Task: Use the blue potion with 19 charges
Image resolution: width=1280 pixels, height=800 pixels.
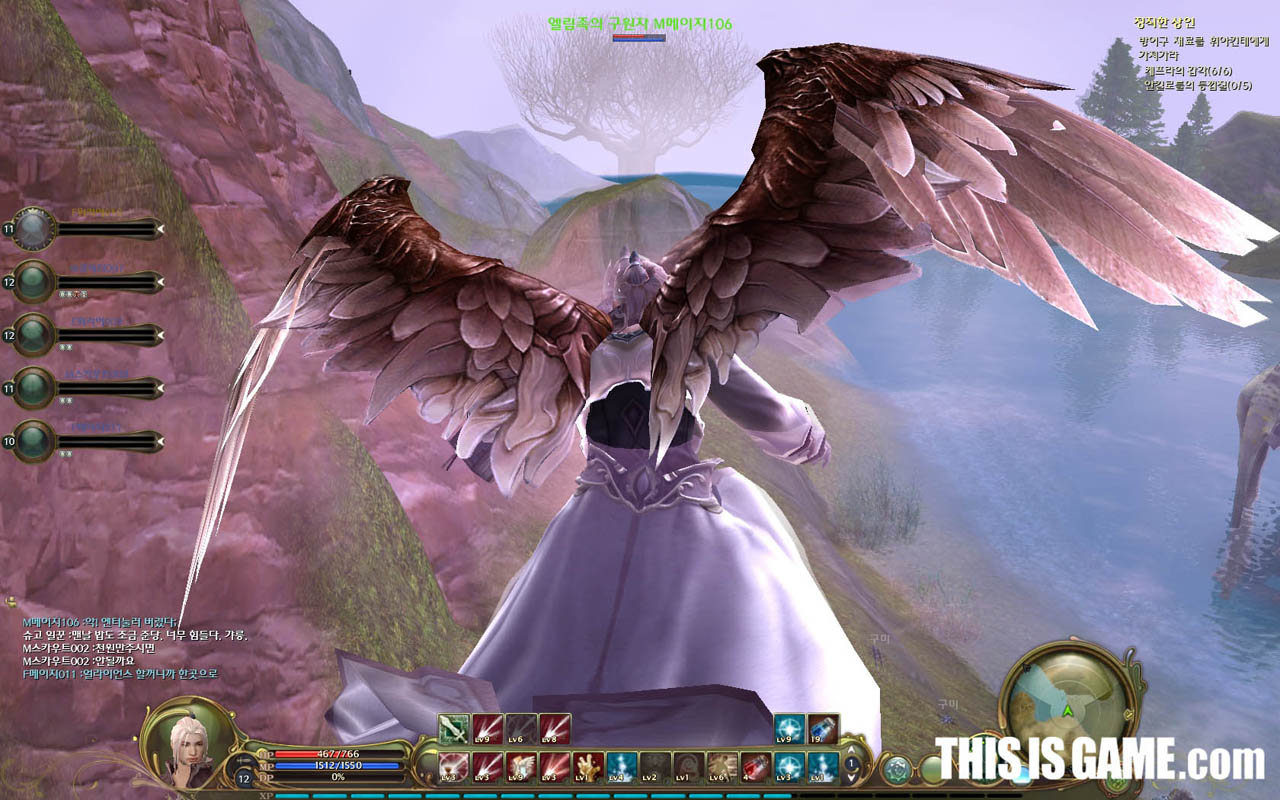Action: 823,729
